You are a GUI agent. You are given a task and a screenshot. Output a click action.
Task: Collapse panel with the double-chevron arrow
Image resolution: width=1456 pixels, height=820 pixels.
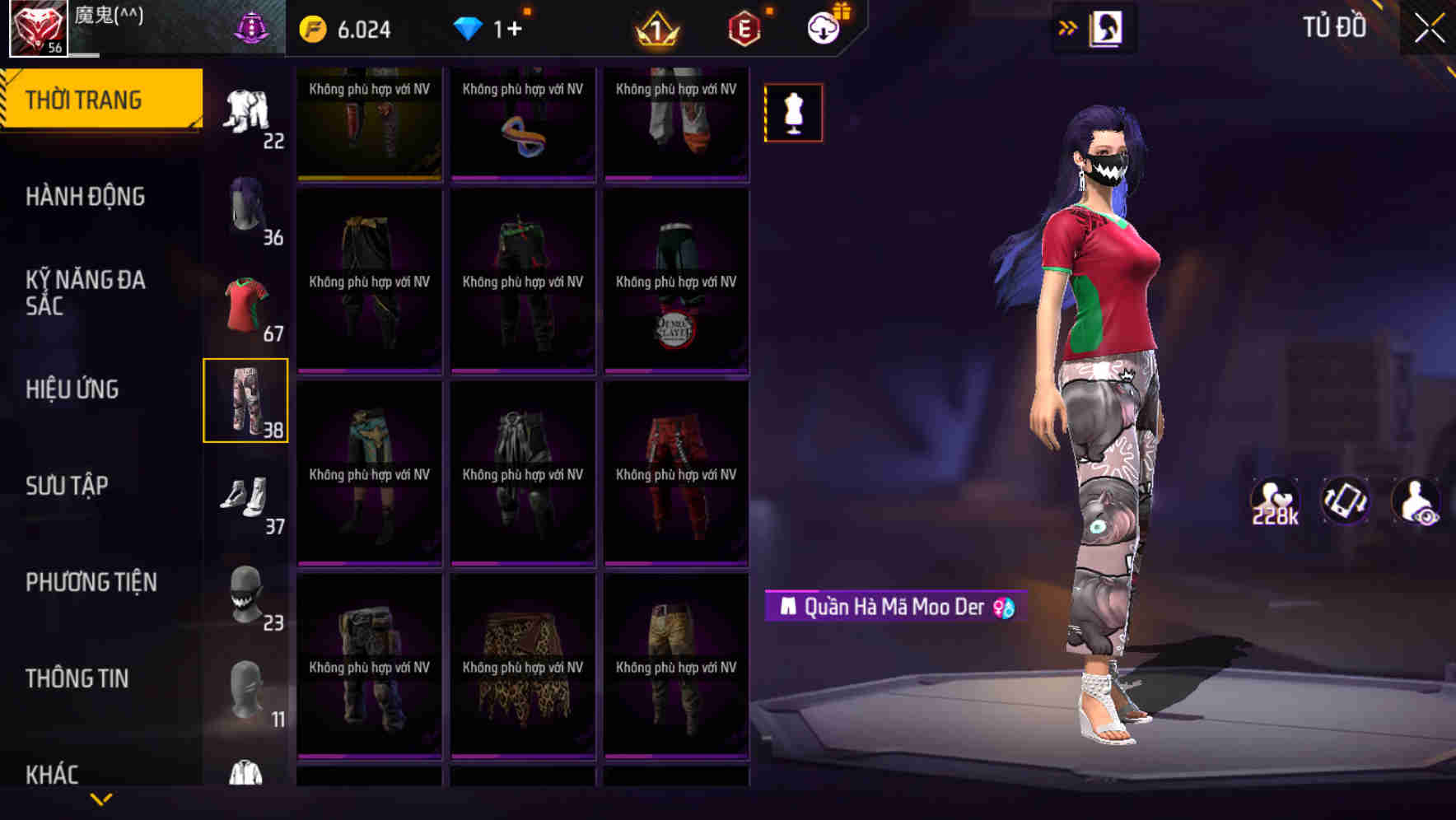tap(1068, 27)
